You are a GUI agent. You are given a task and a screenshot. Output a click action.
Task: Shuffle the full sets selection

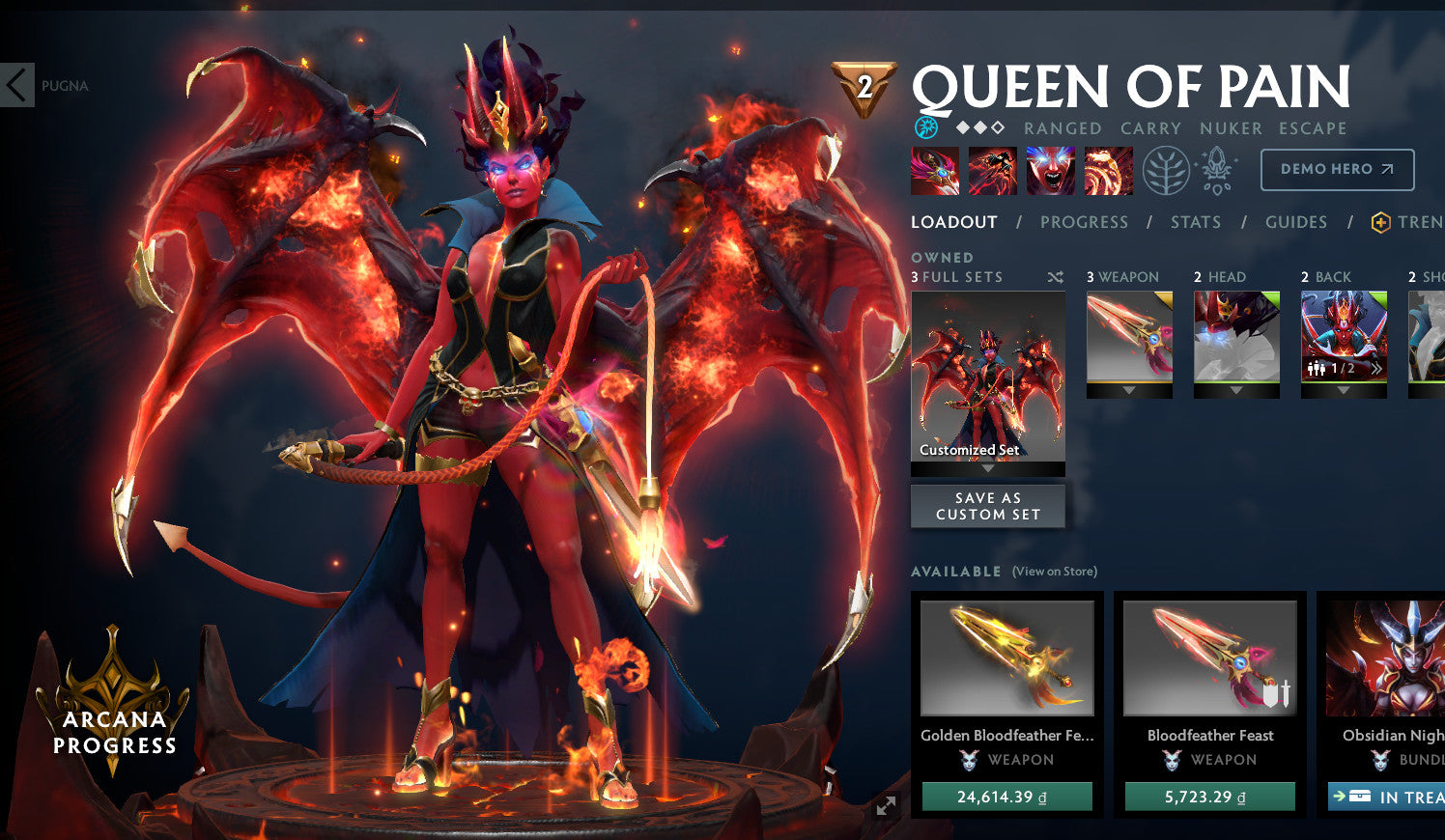pos(1055,277)
